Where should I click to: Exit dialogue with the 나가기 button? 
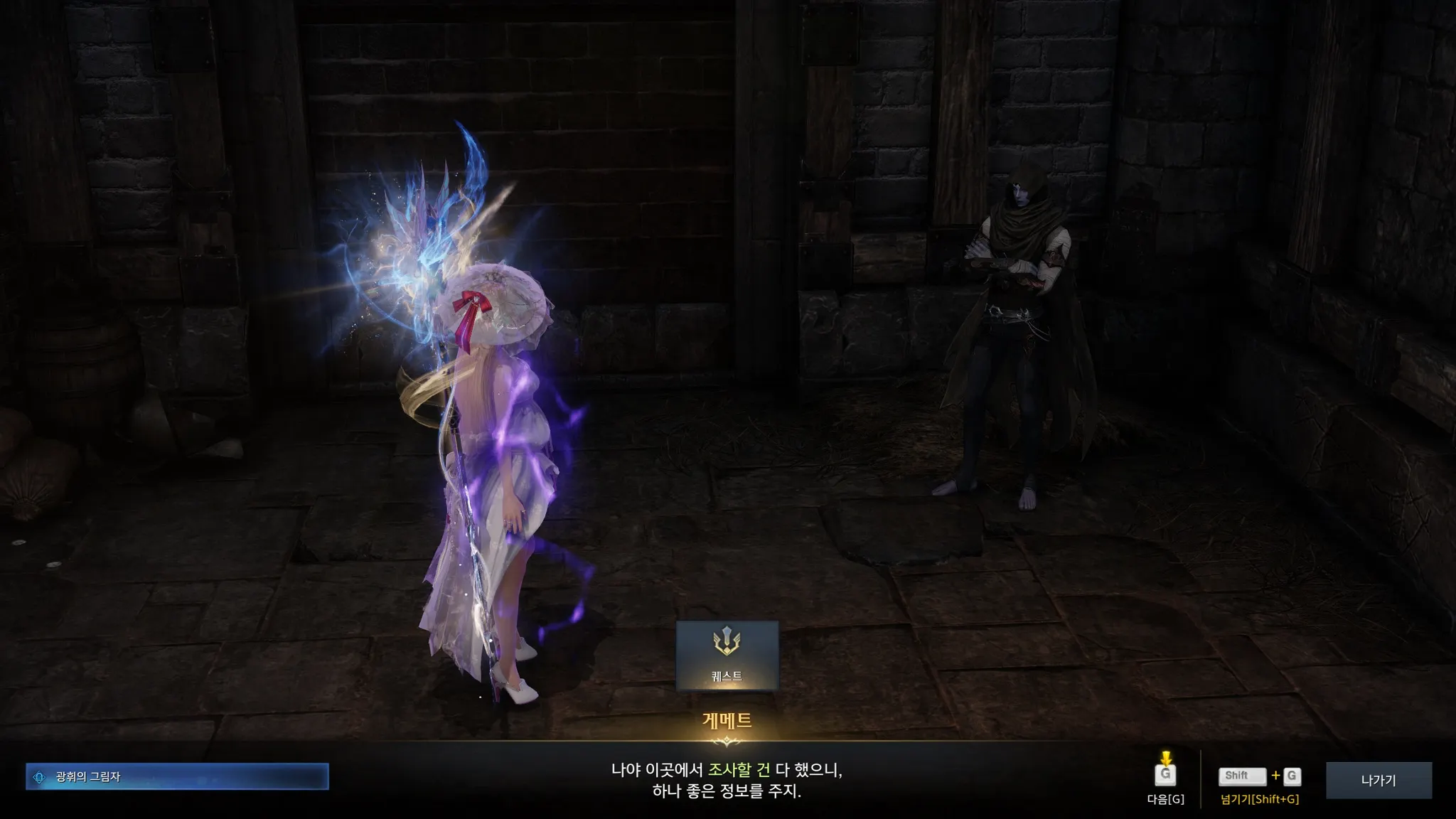coord(1378,780)
